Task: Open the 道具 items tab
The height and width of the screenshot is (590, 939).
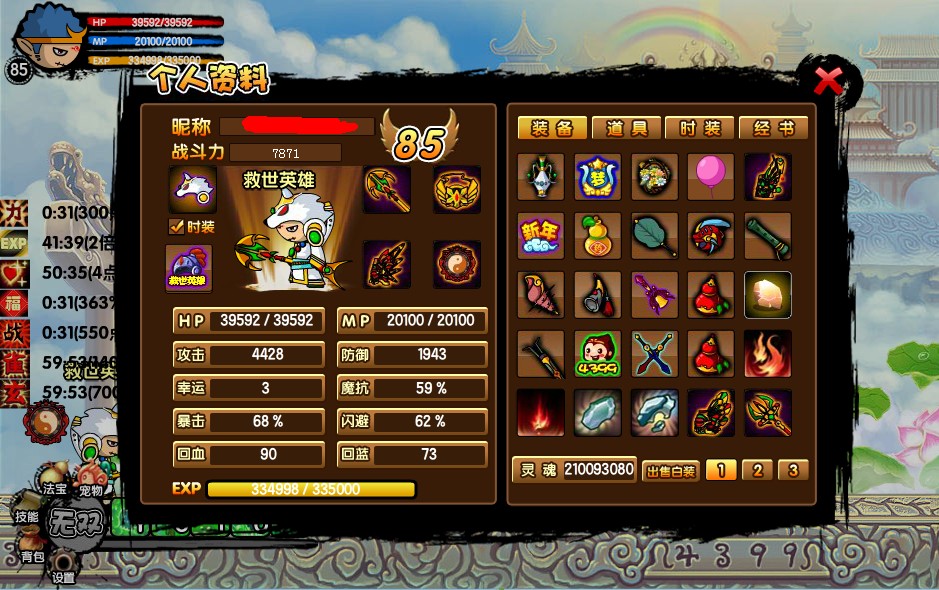Action: tap(626, 128)
